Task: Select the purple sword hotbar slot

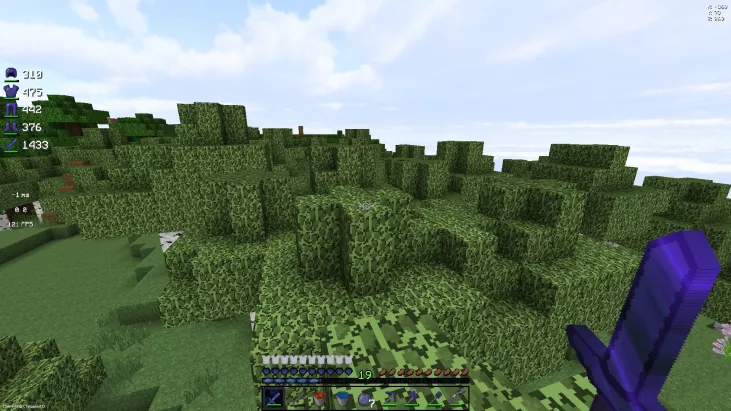Action: 274,398
